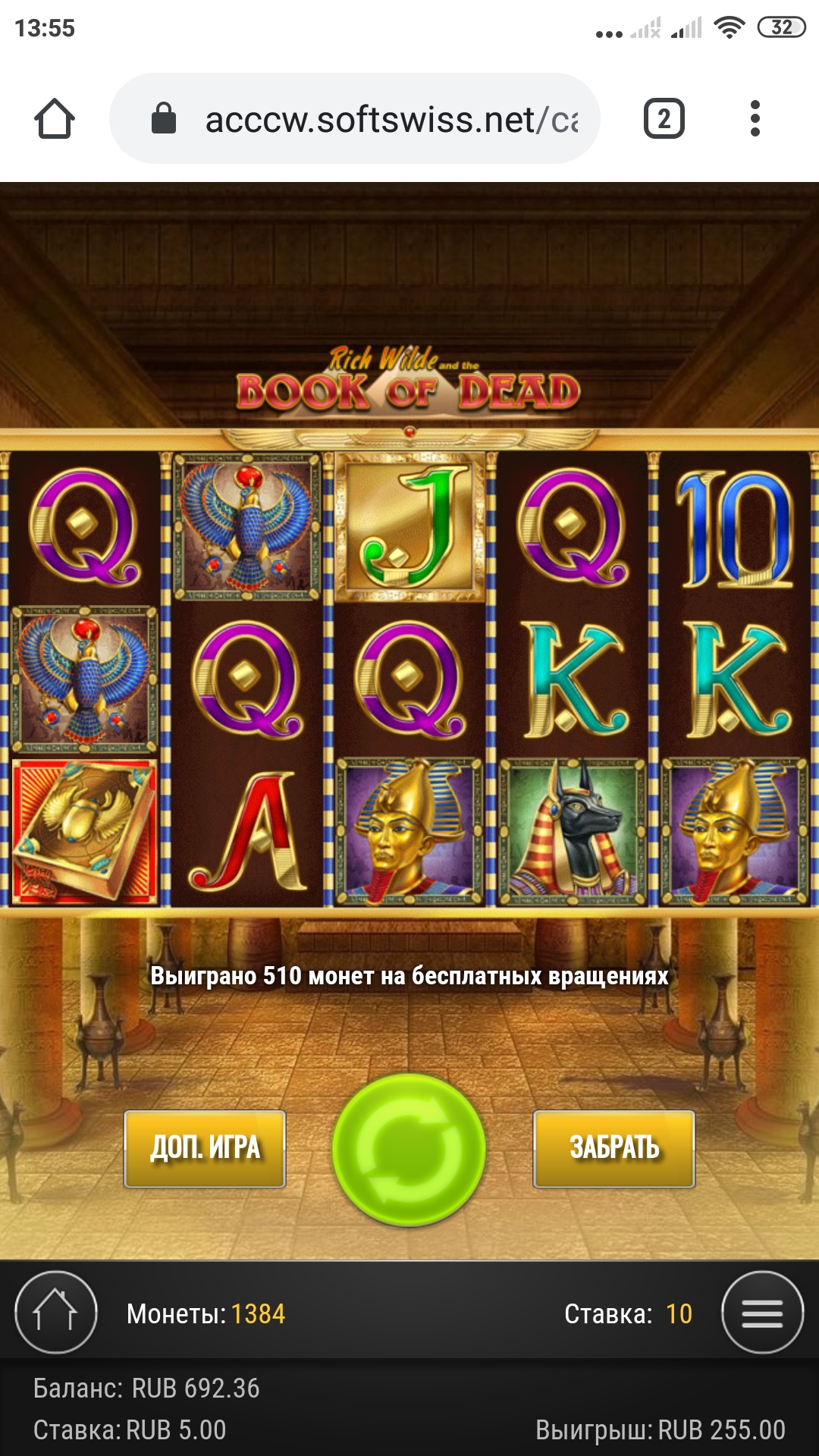Collect winnings with ЗАБРАТЬ button
Image resolution: width=819 pixels, height=1456 pixels.
click(x=614, y=1148)
